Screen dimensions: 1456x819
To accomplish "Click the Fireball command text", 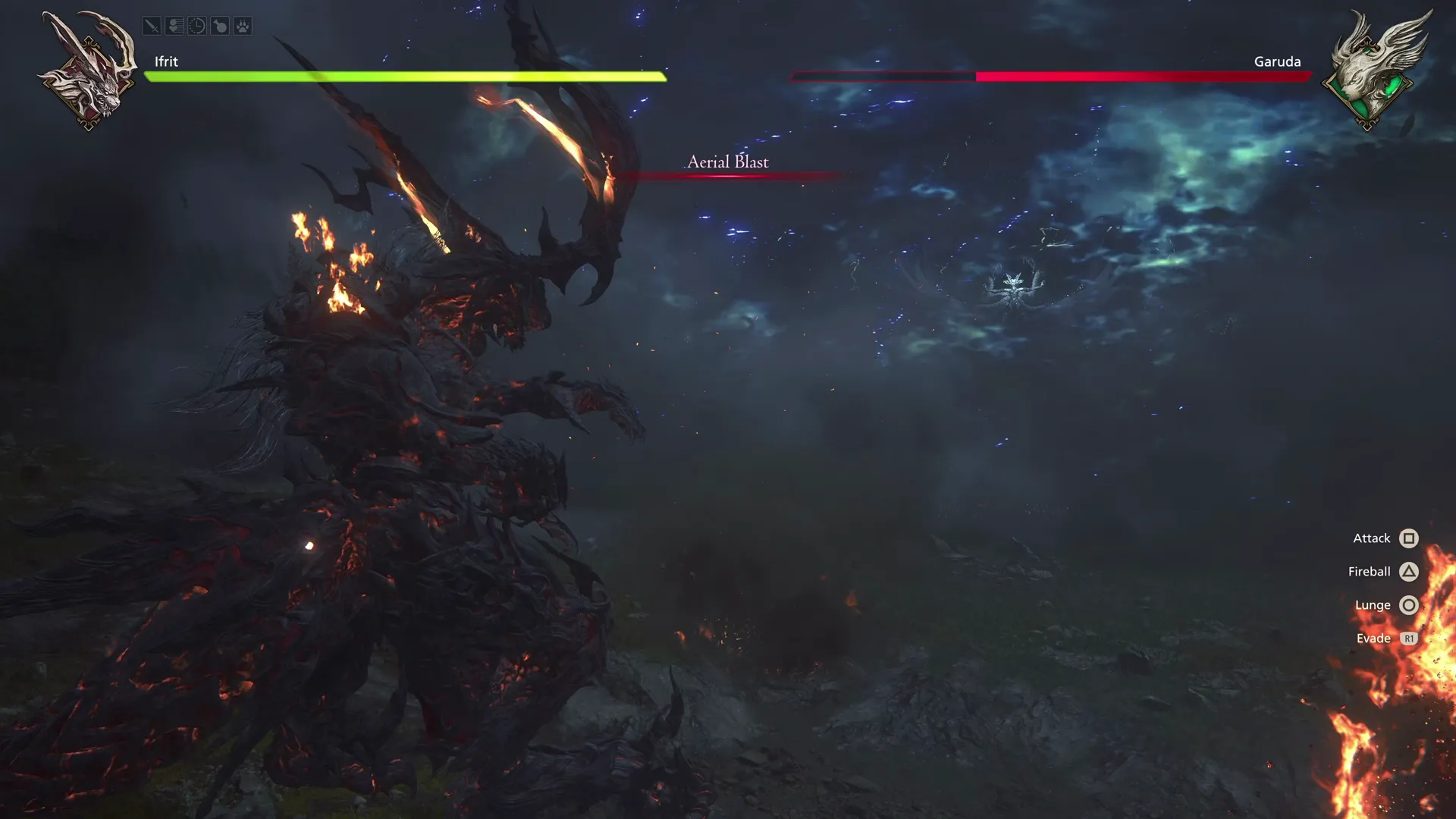I will [x=1368, y=571].
